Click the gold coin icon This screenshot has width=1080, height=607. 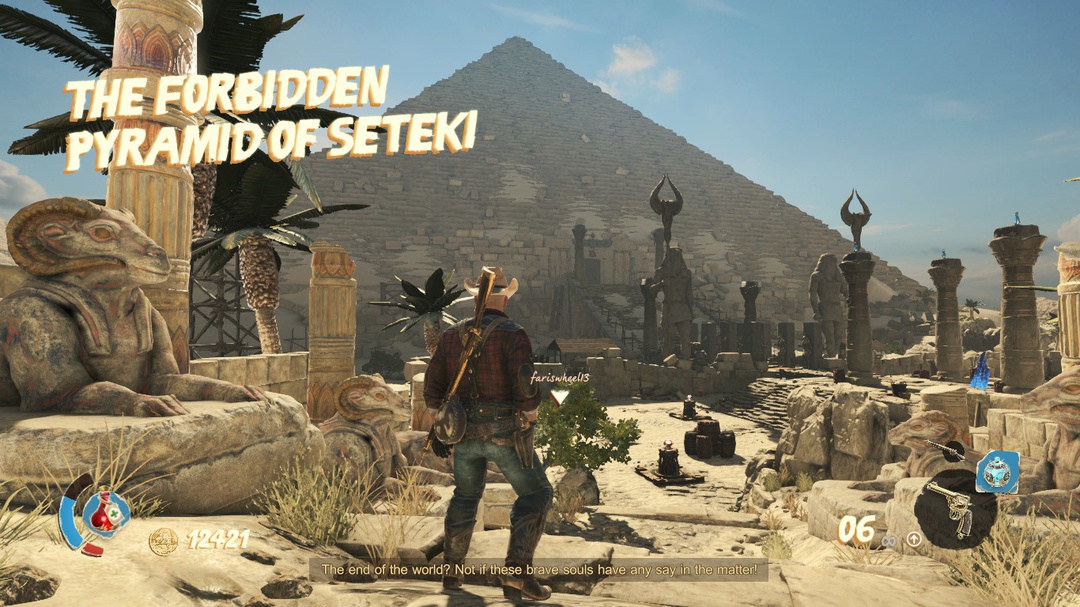tap(163, 541)
